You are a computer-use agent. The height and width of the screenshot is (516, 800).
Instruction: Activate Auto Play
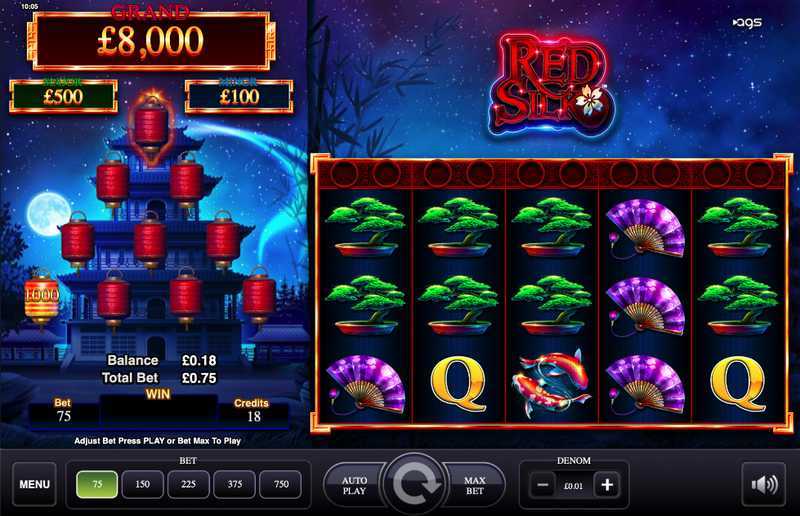coord(354,486)
